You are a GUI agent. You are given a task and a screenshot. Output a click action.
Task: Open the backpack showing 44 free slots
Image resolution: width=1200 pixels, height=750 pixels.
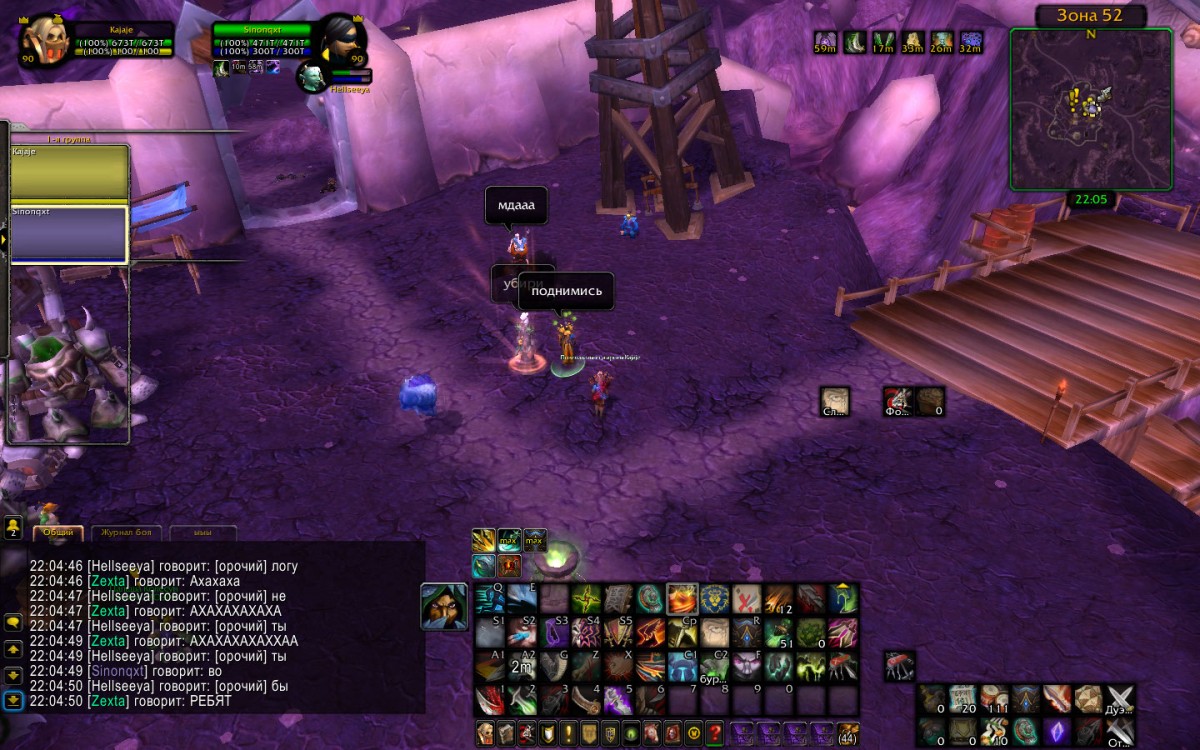point(847,732)
